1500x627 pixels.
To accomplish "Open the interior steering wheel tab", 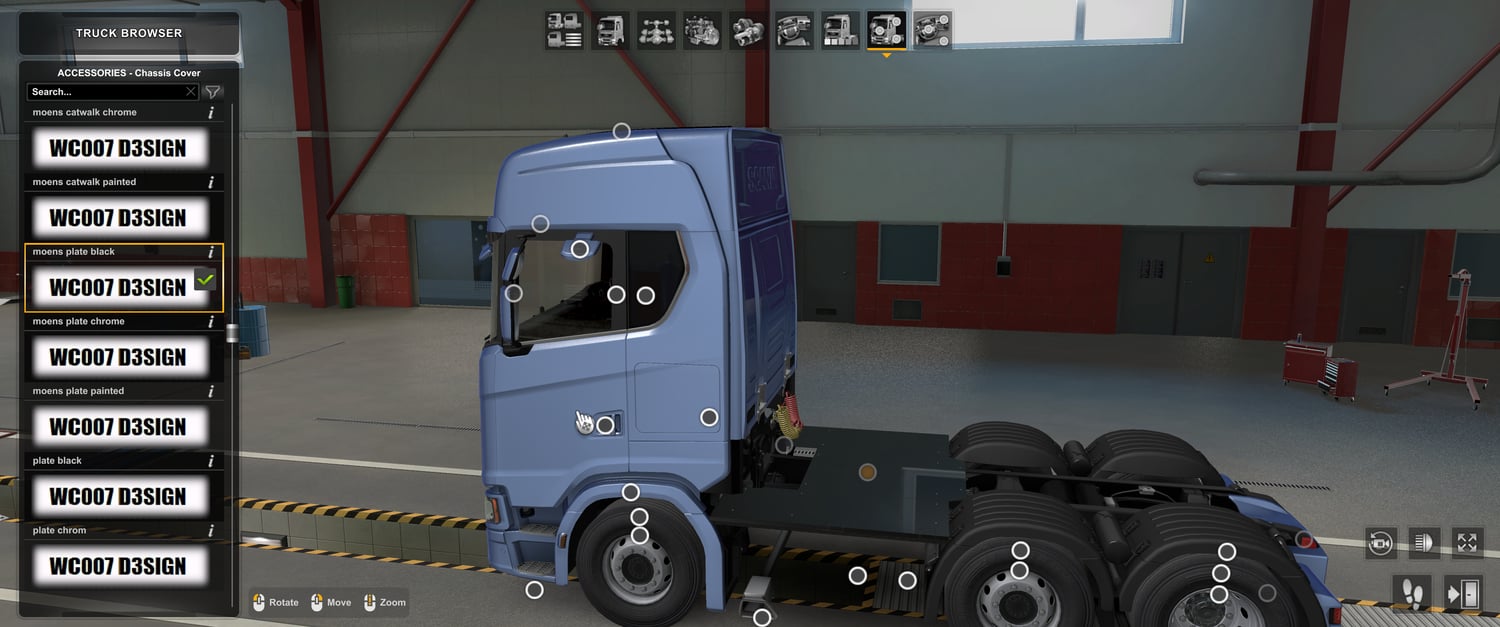I will (794, 31).
